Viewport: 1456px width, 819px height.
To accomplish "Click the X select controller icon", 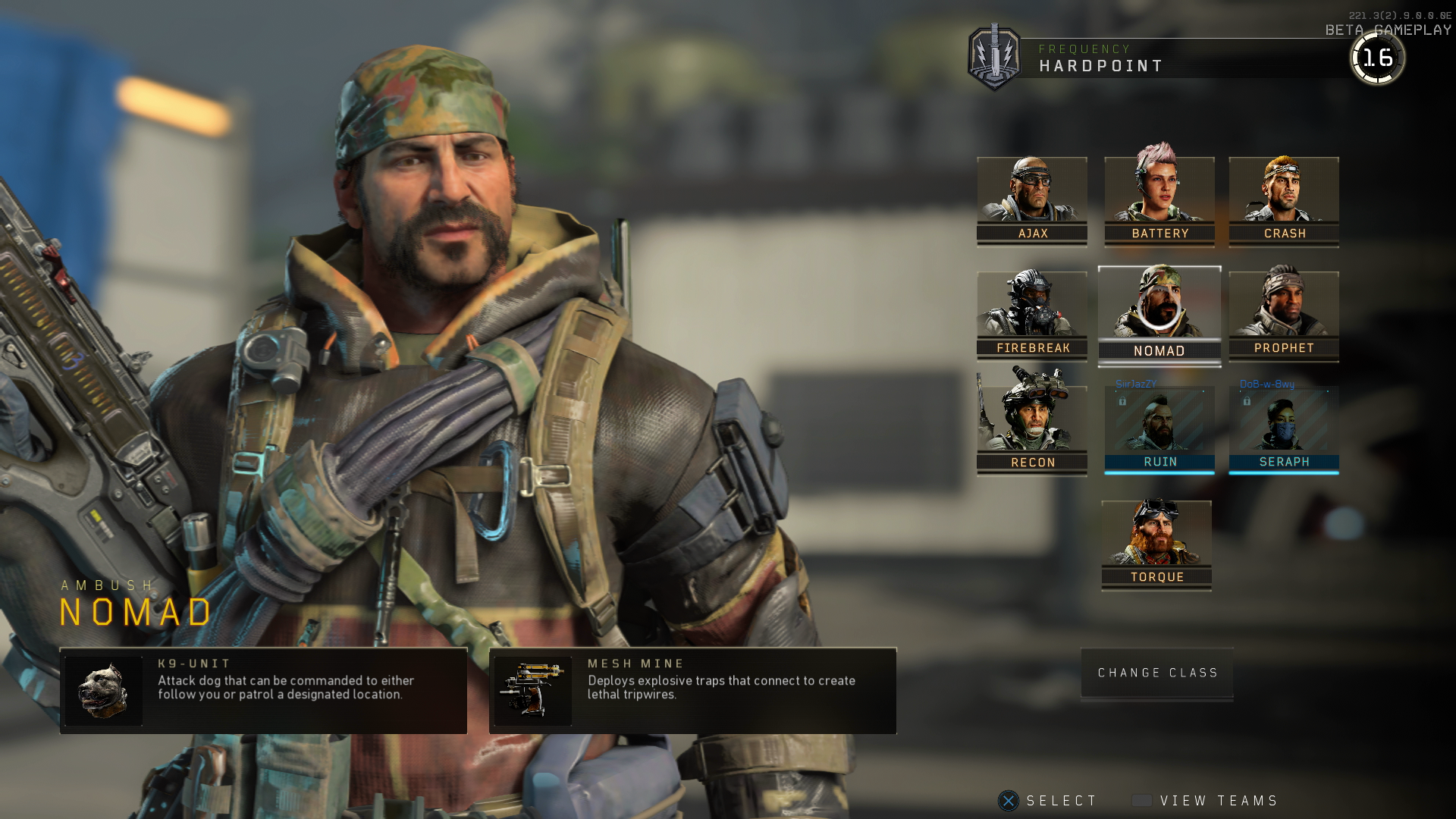I will [x=1008, y=800].
